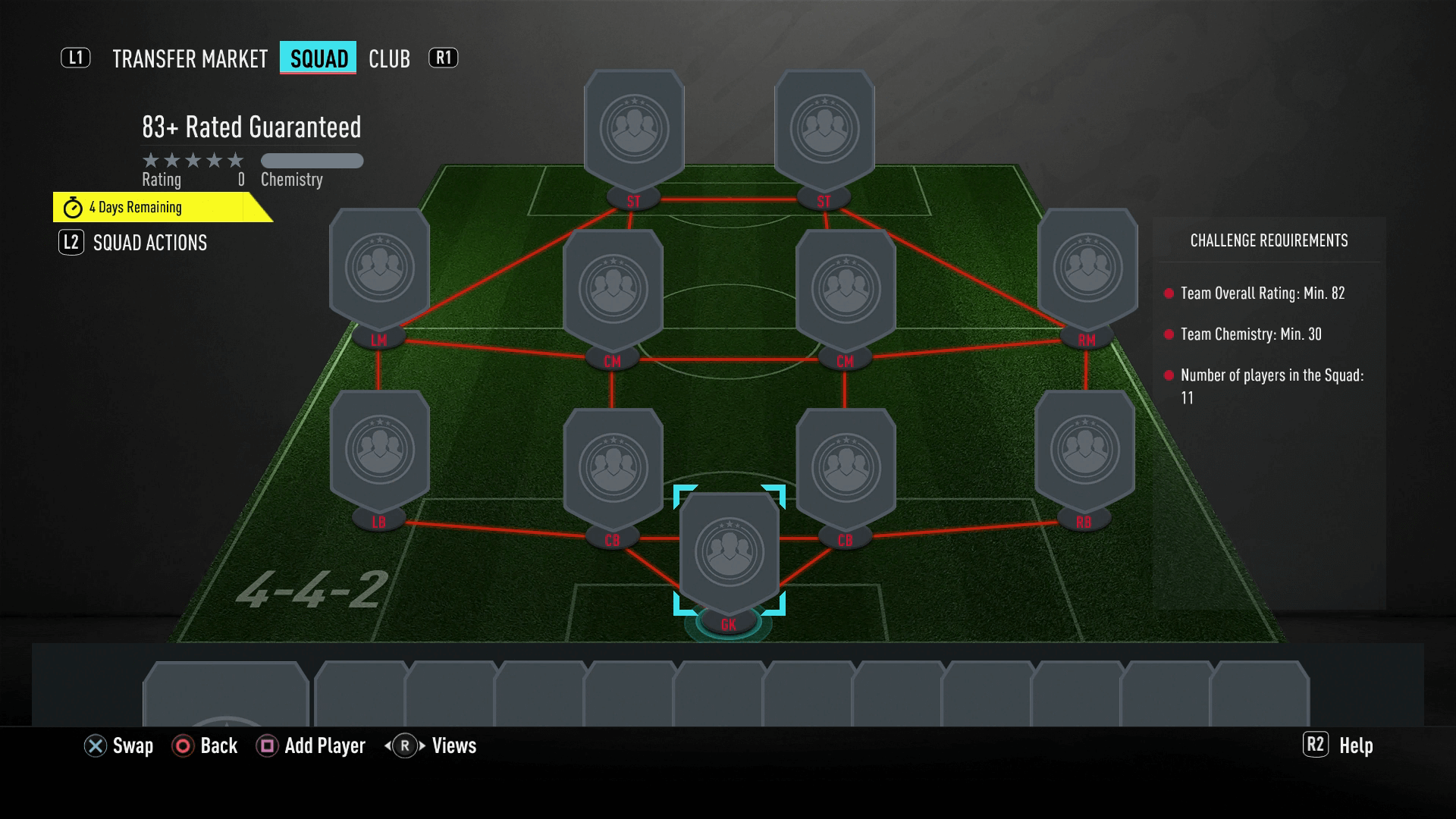Select the Squad tab

point(318,58)
